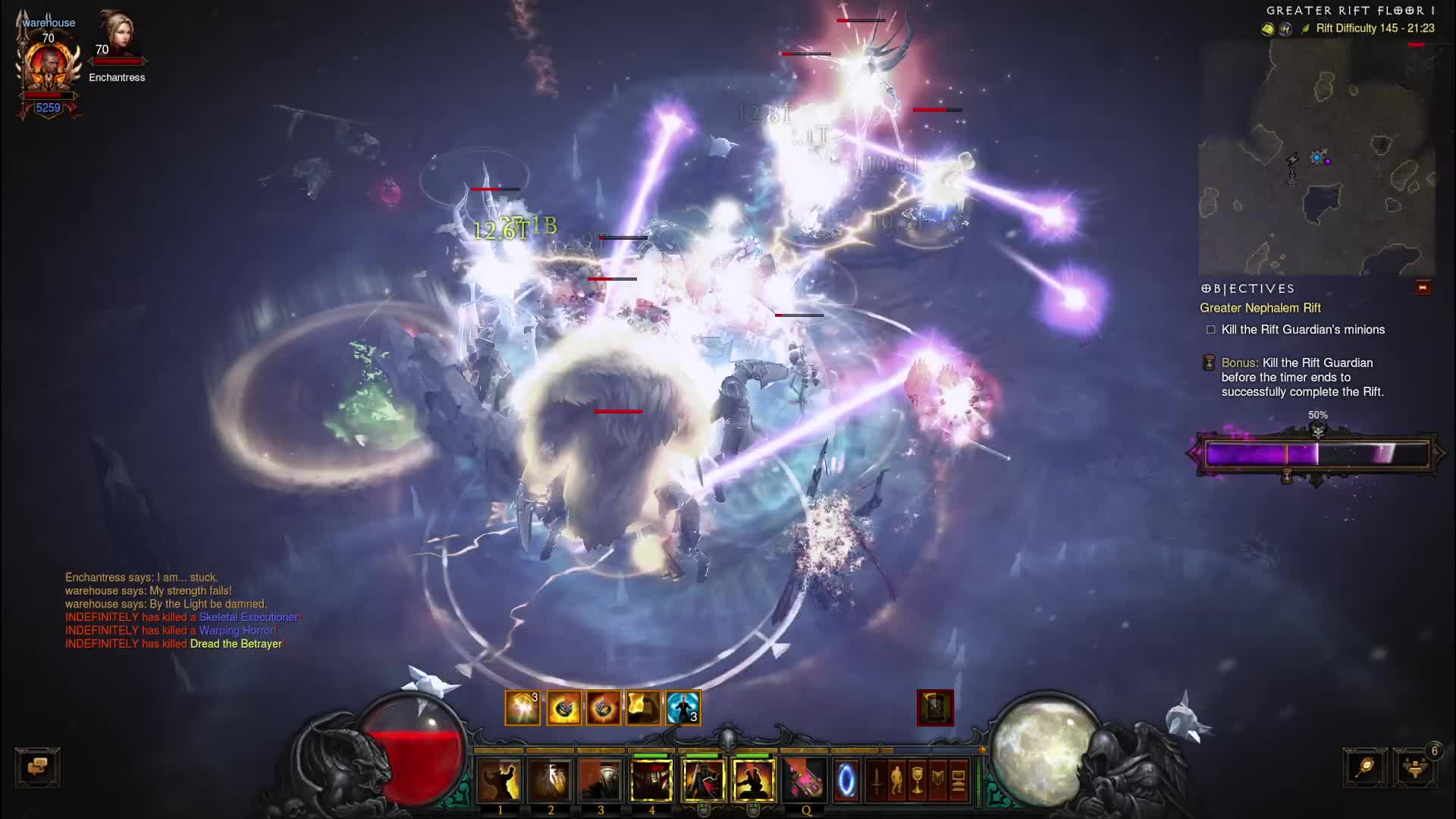The height and width of the screenshot is (819, 1456).
Task: Open the shield menu button
Action: pyautogui.click(x=938, y=780)
